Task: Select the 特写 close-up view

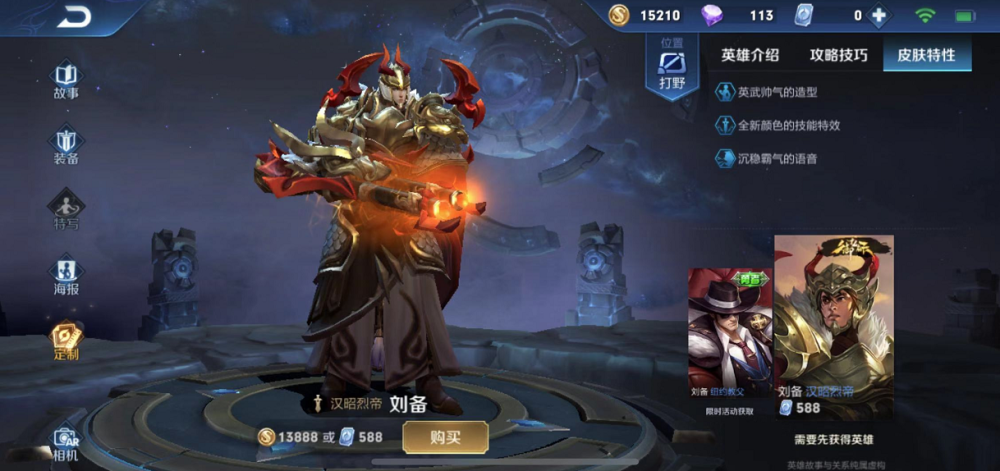Action: coord(66,210)
